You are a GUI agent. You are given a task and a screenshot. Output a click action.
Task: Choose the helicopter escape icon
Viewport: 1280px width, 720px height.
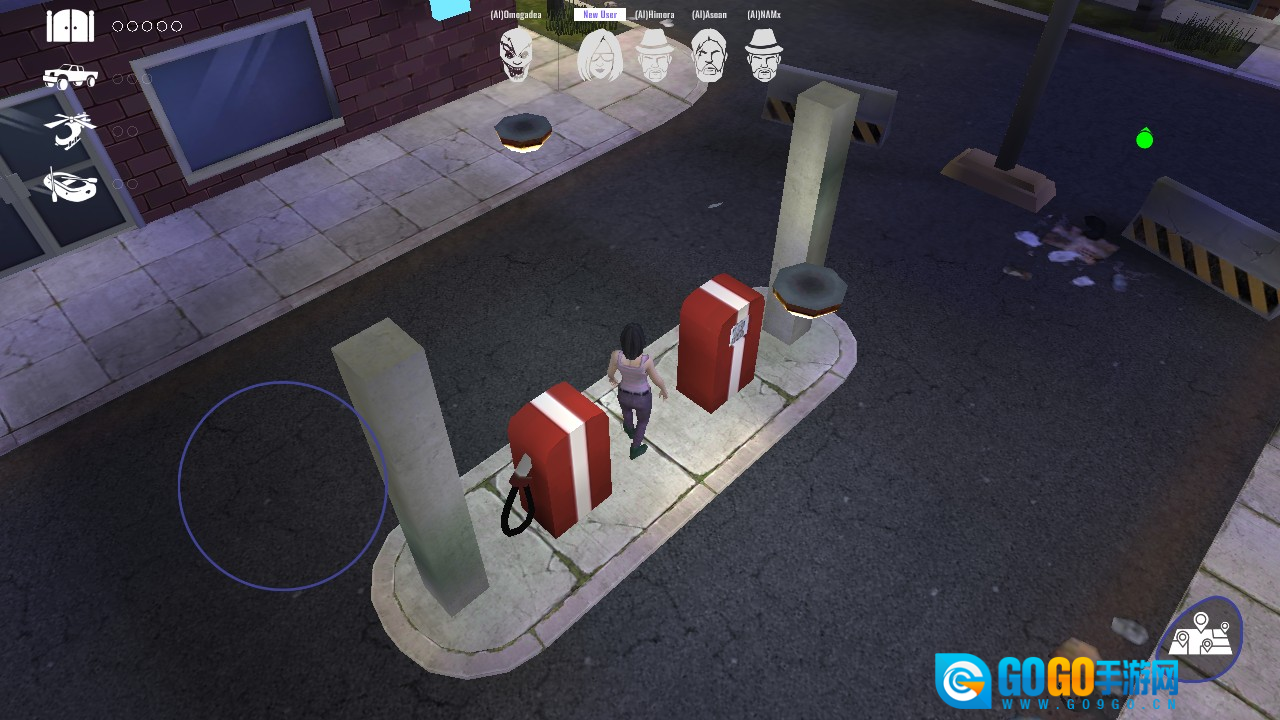(70, 130)
